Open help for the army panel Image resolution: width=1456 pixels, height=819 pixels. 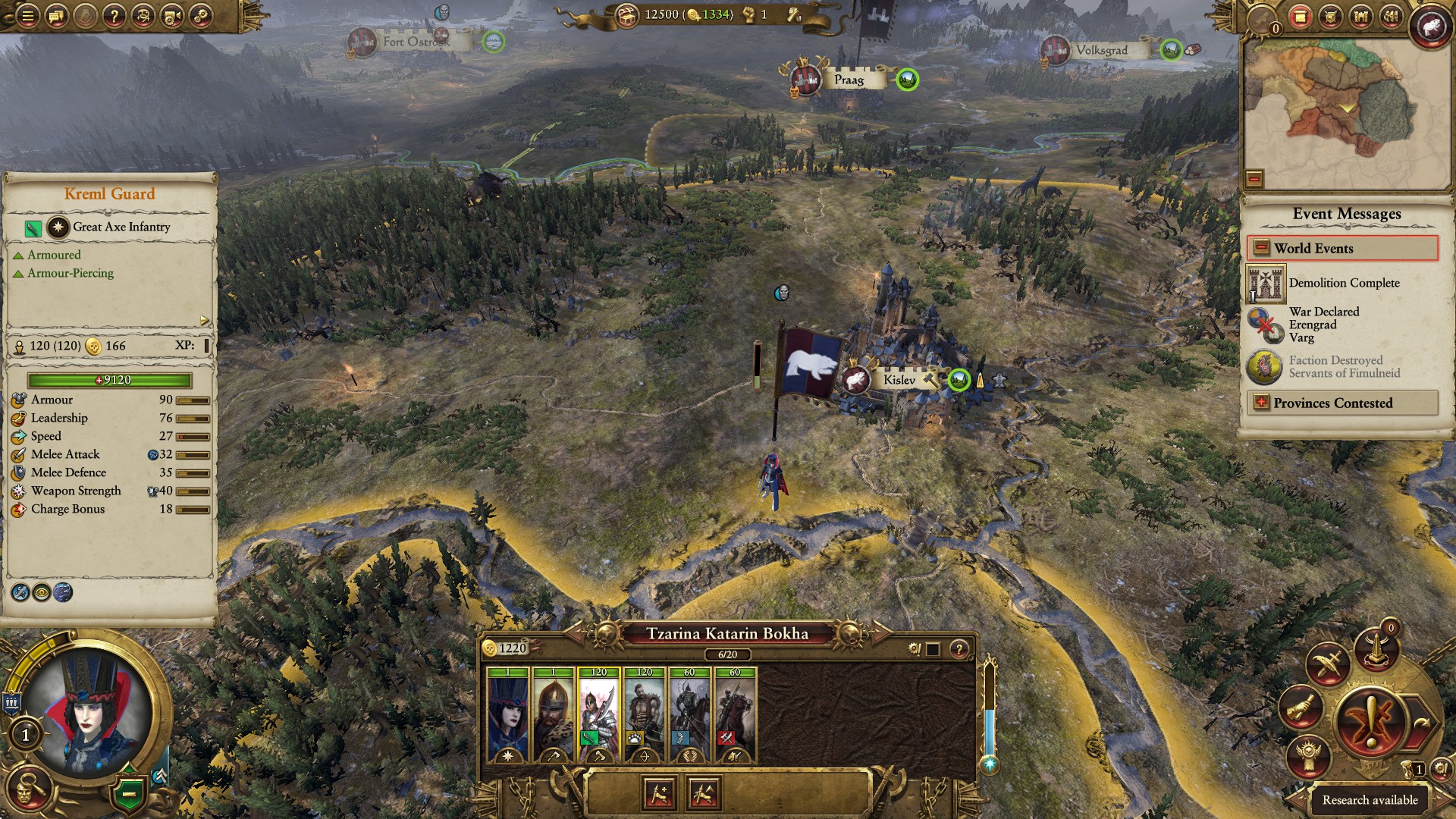[x=959, y=649]
